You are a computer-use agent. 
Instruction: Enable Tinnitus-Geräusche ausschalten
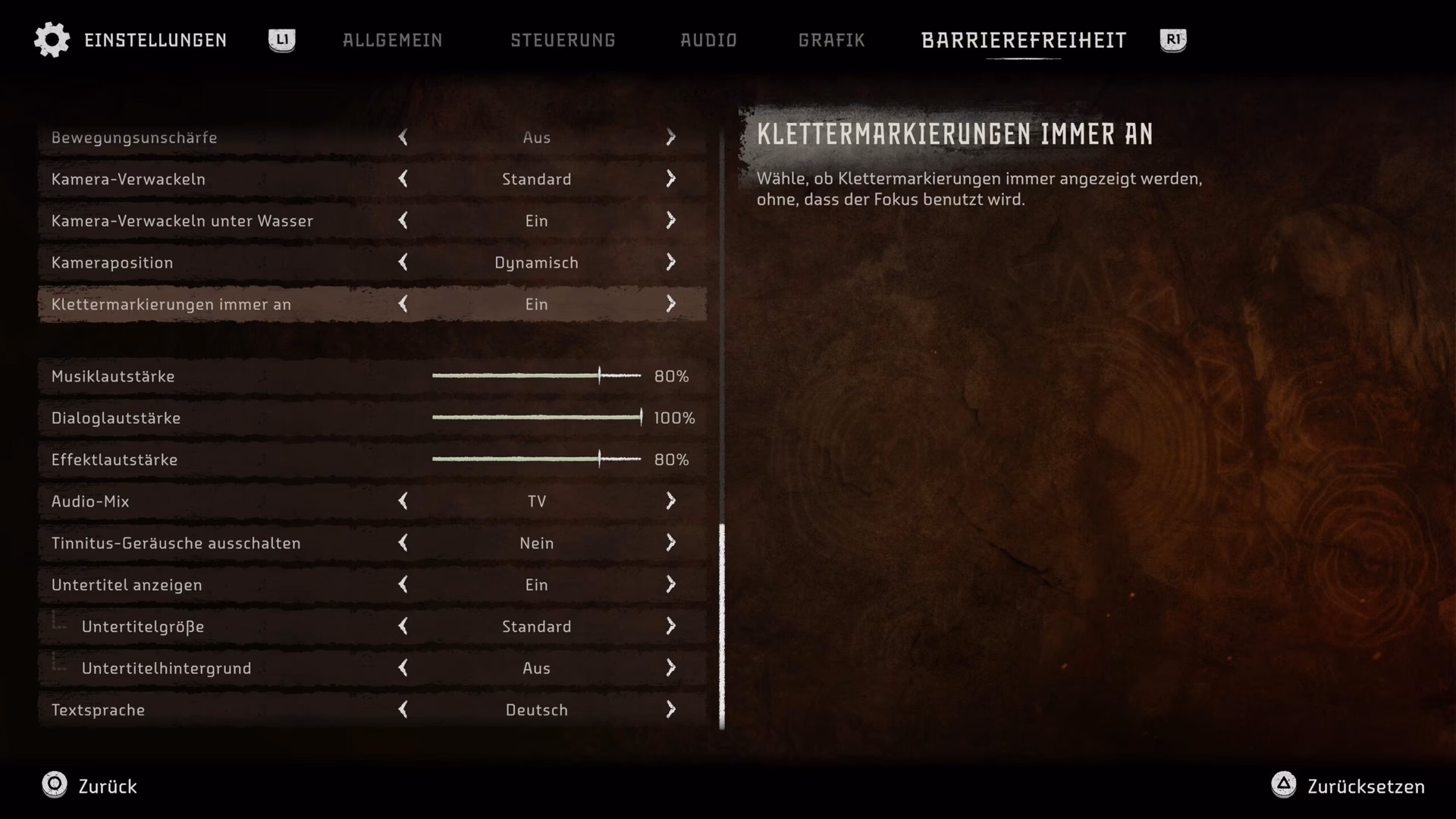[671, 543]
